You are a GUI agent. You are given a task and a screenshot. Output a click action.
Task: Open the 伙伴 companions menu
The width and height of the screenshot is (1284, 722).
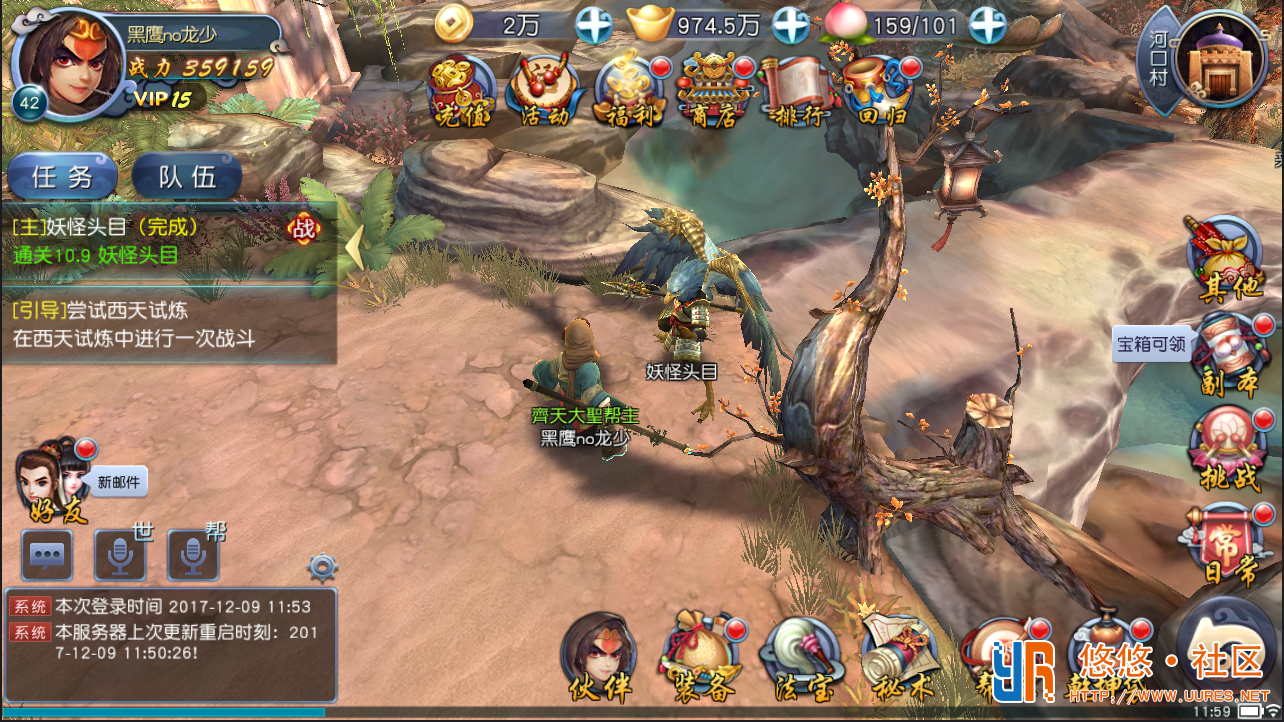click(x=599, y=657)
